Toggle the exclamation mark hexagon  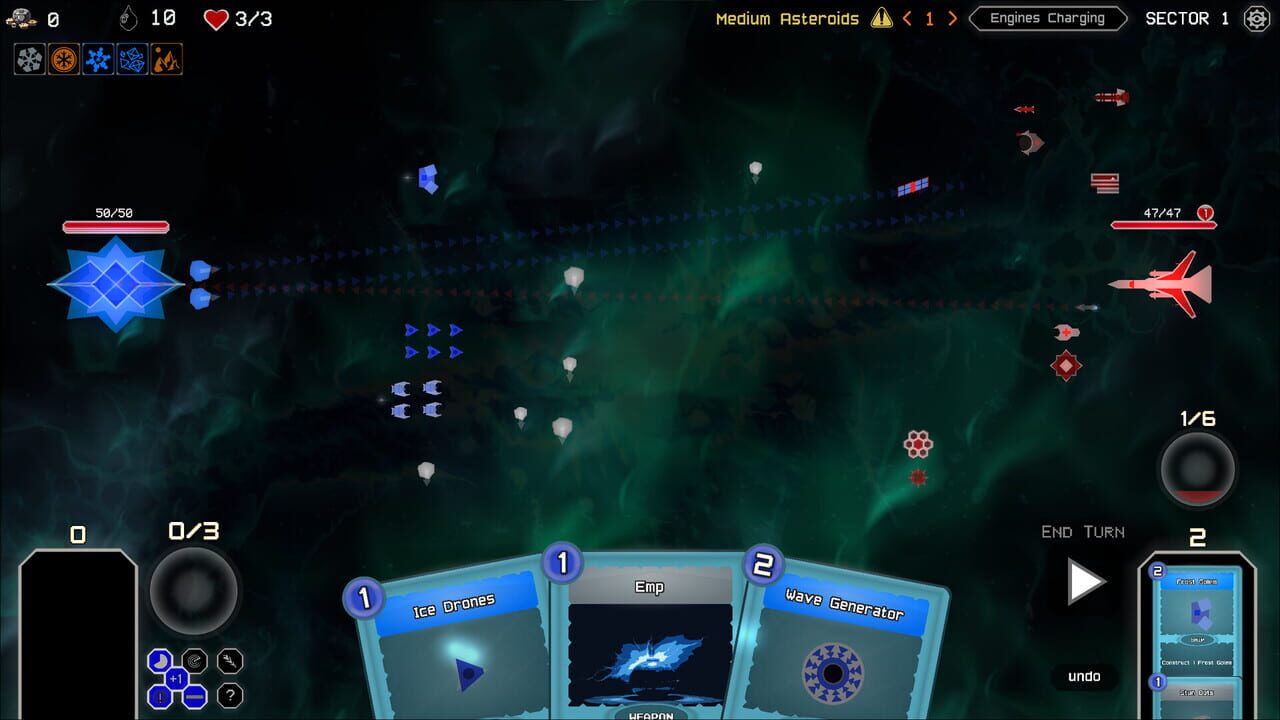click(158, 697)
